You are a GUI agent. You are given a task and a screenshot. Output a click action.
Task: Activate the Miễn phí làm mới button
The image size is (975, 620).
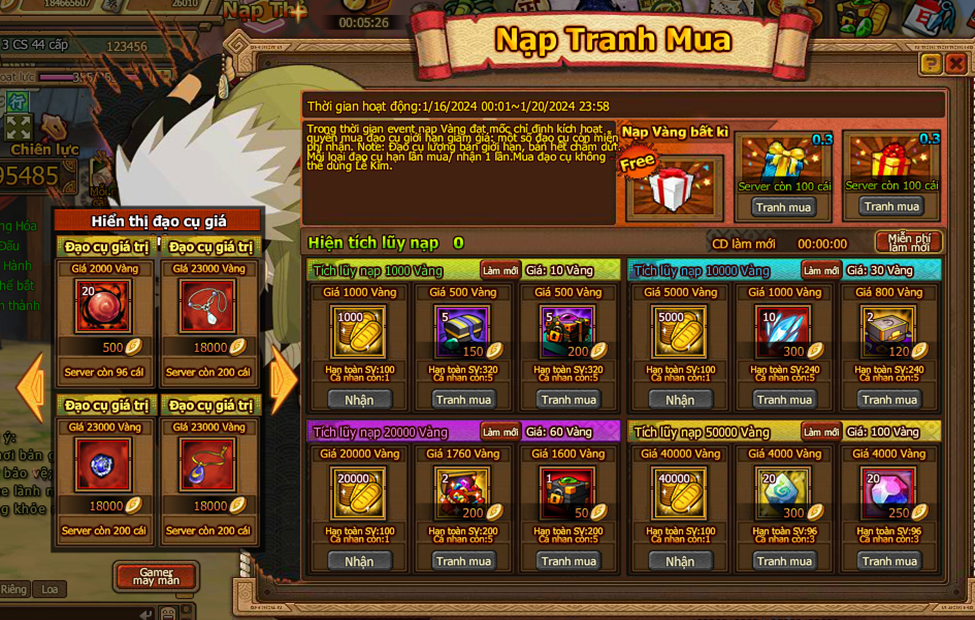(909, 242)
